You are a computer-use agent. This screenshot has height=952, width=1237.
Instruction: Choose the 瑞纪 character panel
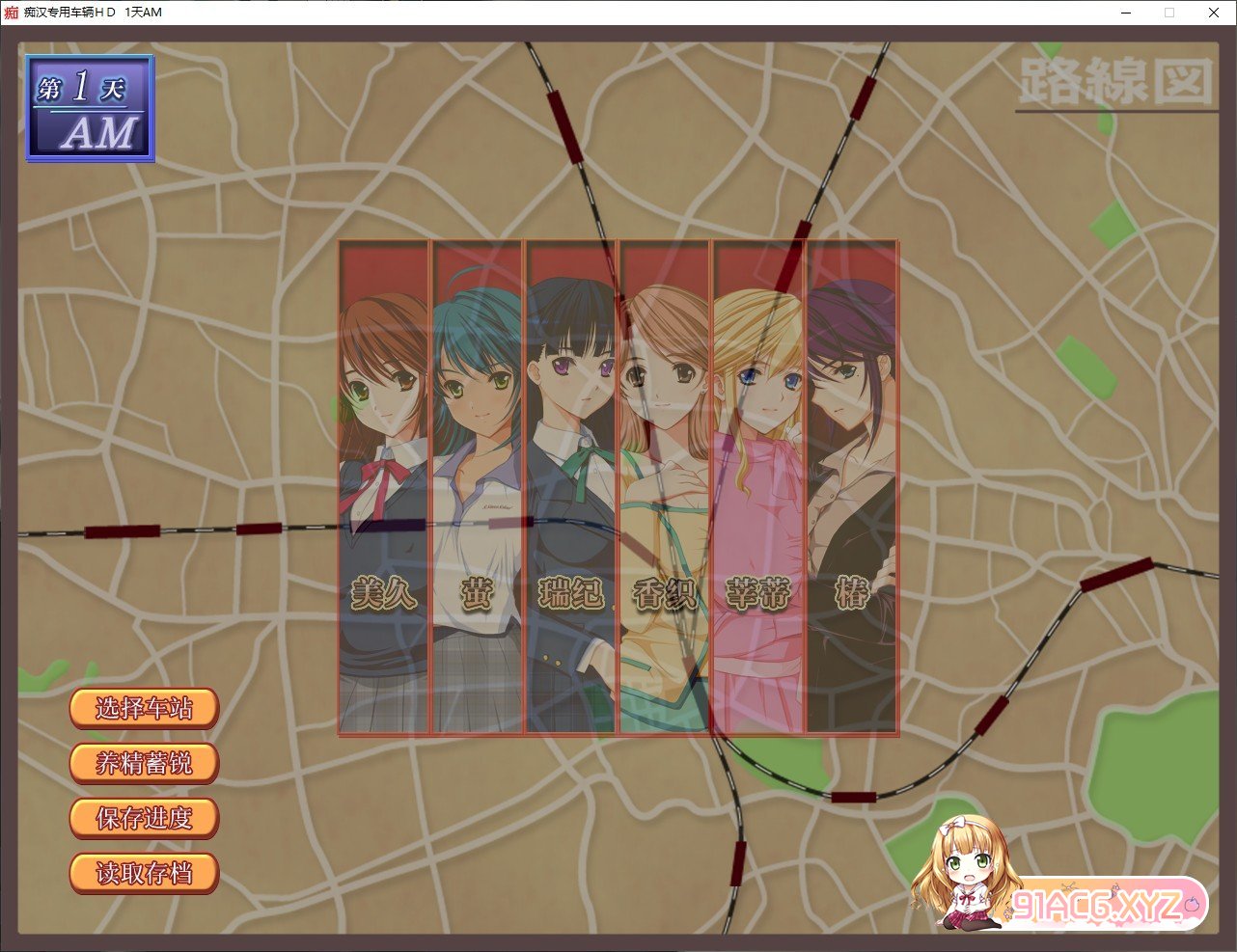pos(571,487)
